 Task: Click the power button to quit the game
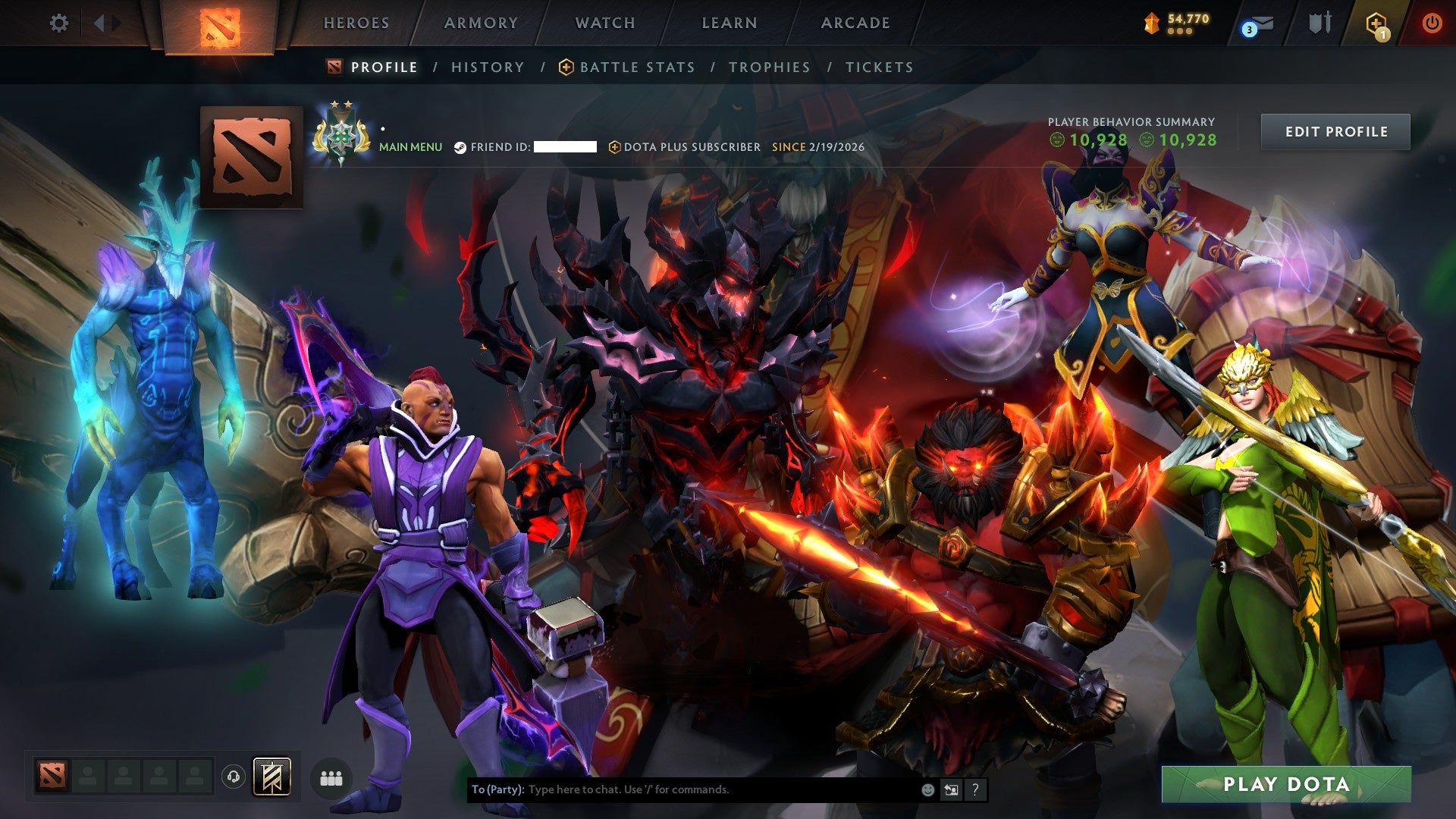(x=1433, y=24)
